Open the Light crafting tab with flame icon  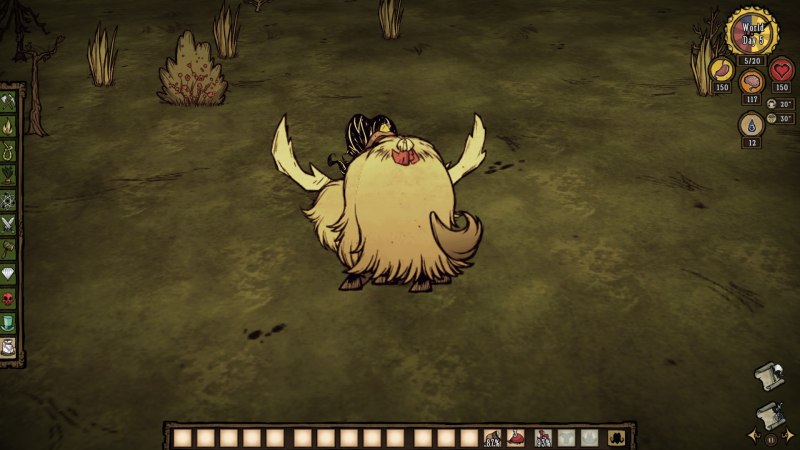pos(9,127)
